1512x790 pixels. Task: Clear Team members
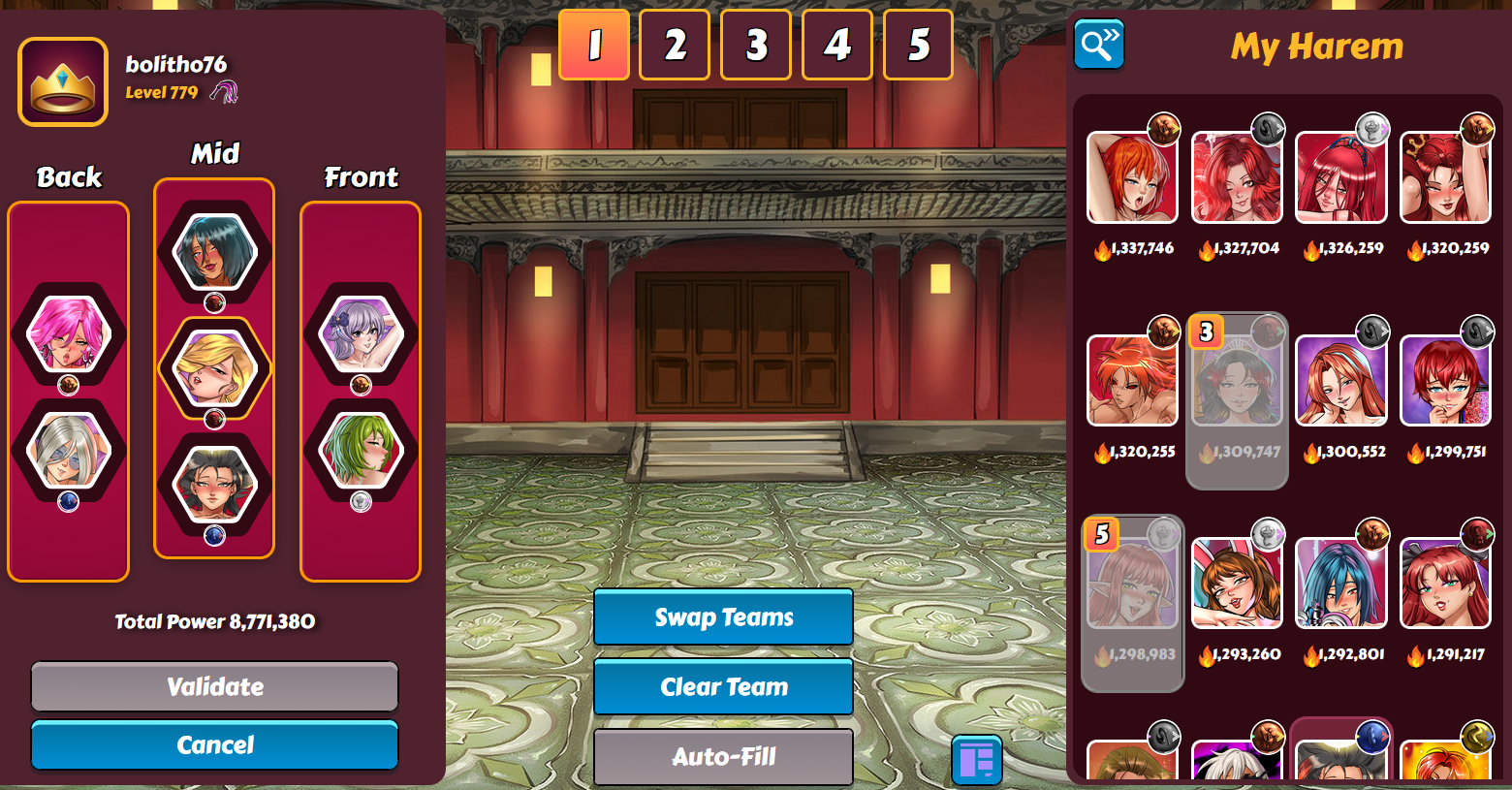click(x=723, y=687)
